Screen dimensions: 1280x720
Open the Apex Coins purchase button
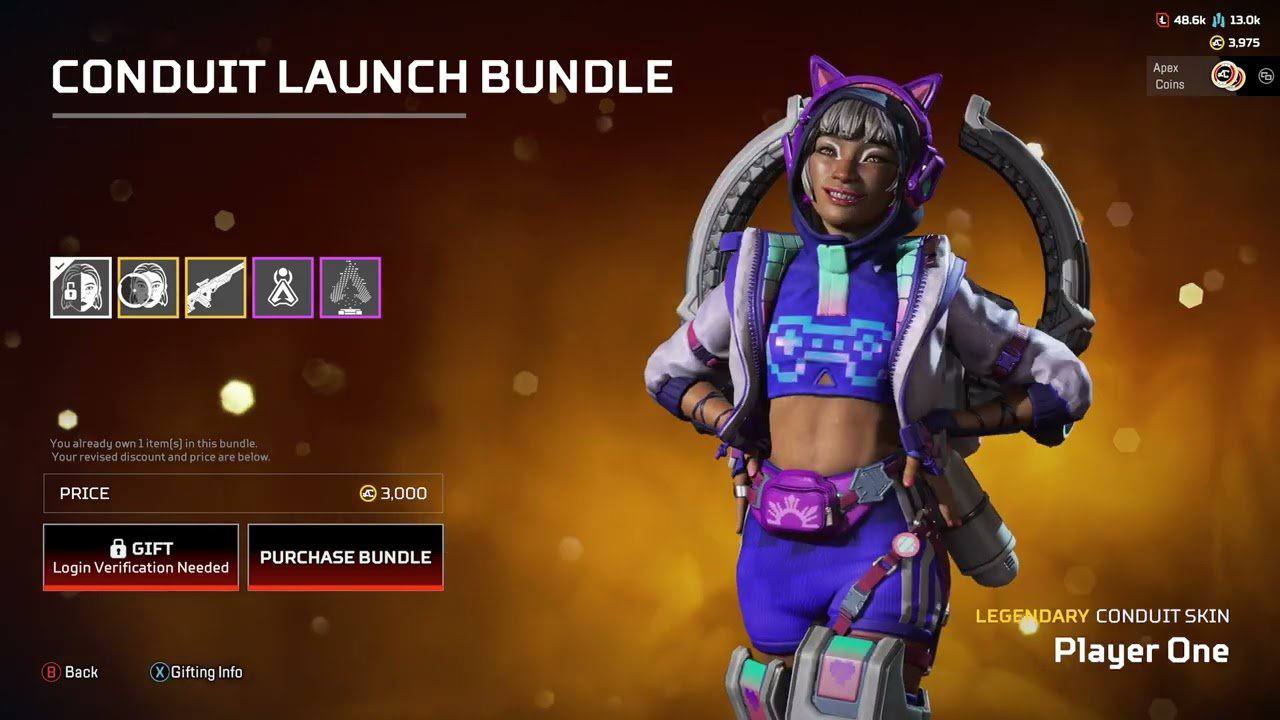tap(1226, 76)
